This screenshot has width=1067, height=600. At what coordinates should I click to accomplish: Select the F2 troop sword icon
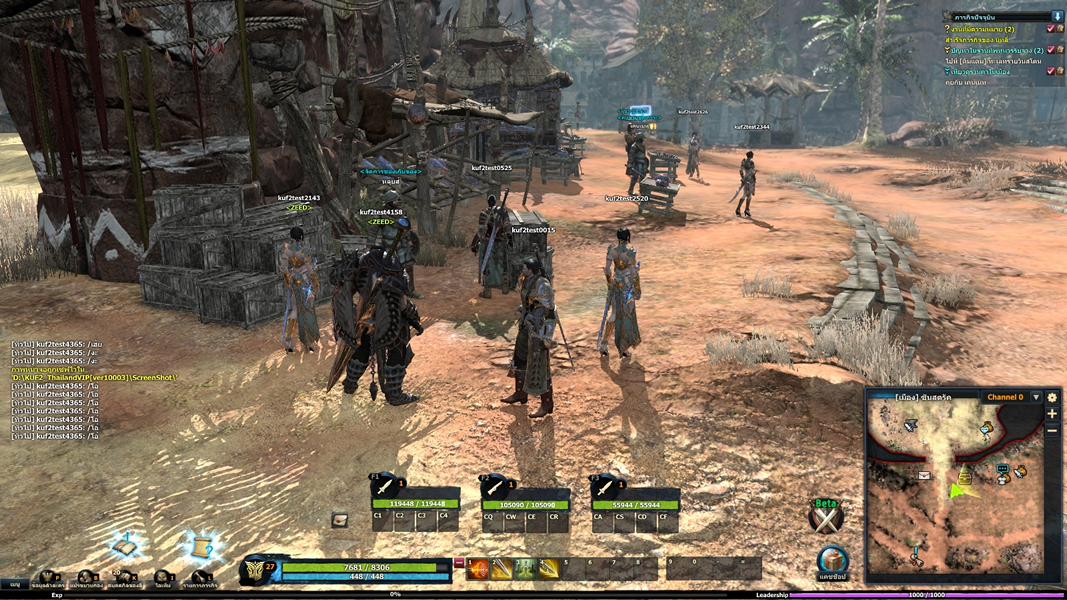click(x=494, y=485)
